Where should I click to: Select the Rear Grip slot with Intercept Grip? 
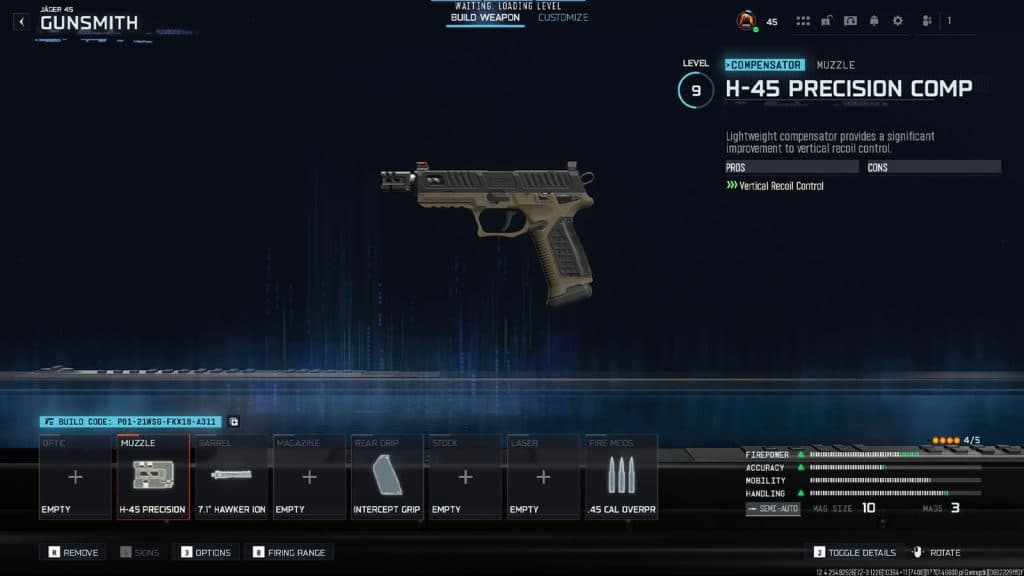pyautogui.click(x=387, y=477)
